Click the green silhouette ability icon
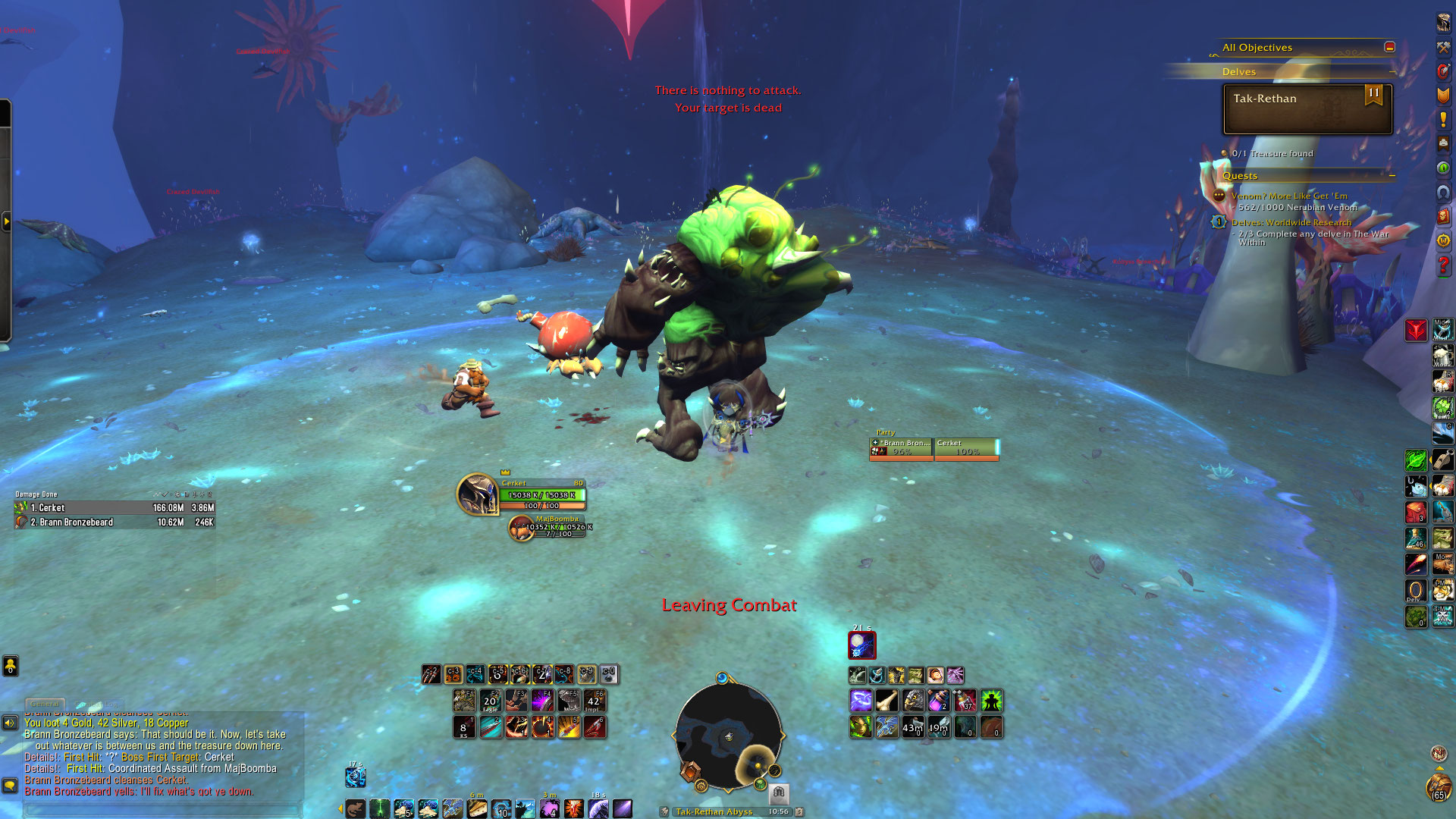 click(x=991, y=701)
